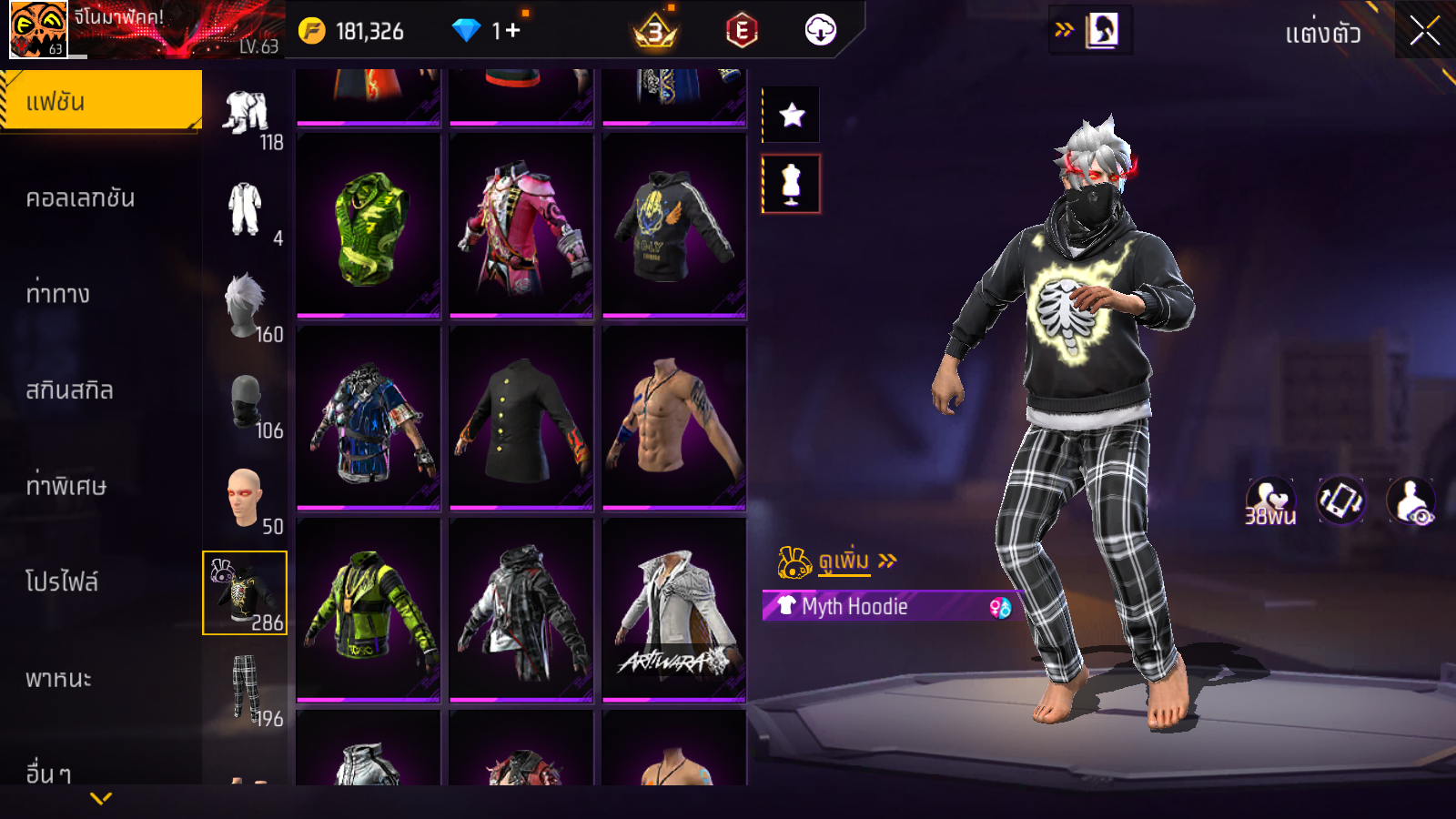
Task: Open the ท่าทาง emotes section
Action: tap(58, 294)
